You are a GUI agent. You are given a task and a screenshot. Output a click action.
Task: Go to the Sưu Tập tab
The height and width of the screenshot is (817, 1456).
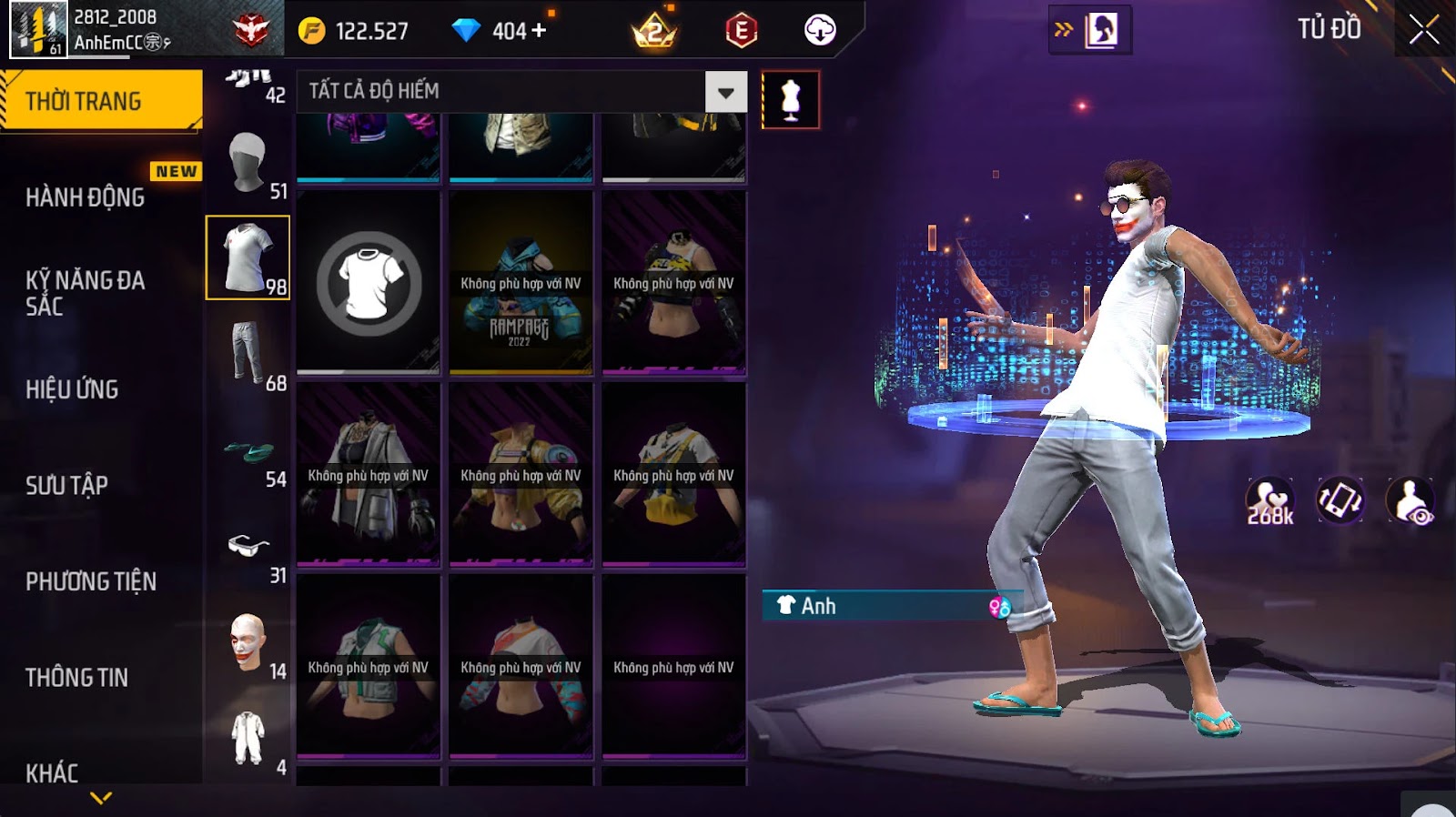tap(67, 486)
